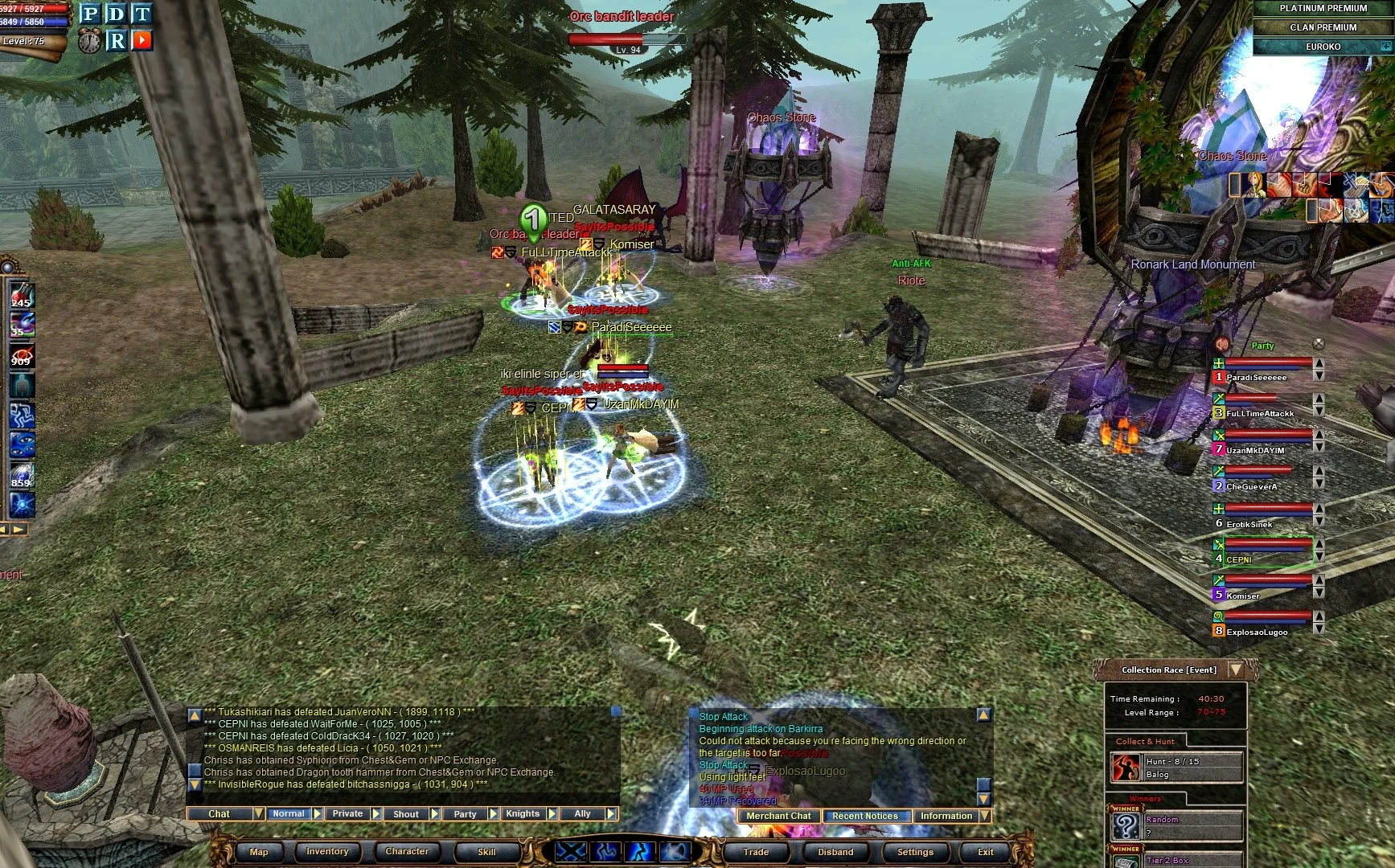Viewport: 1395px width, 868px height.
Task: Select party member ExplosaoLugoo
Action: (1257, 632)
